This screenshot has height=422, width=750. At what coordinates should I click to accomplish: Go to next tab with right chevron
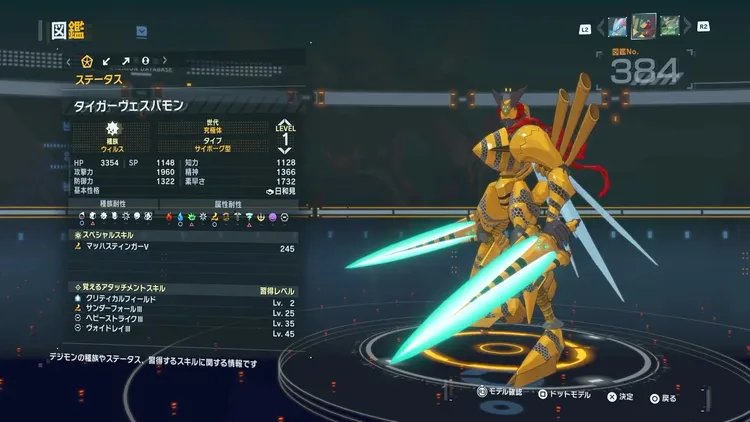[x=164, y=61]
